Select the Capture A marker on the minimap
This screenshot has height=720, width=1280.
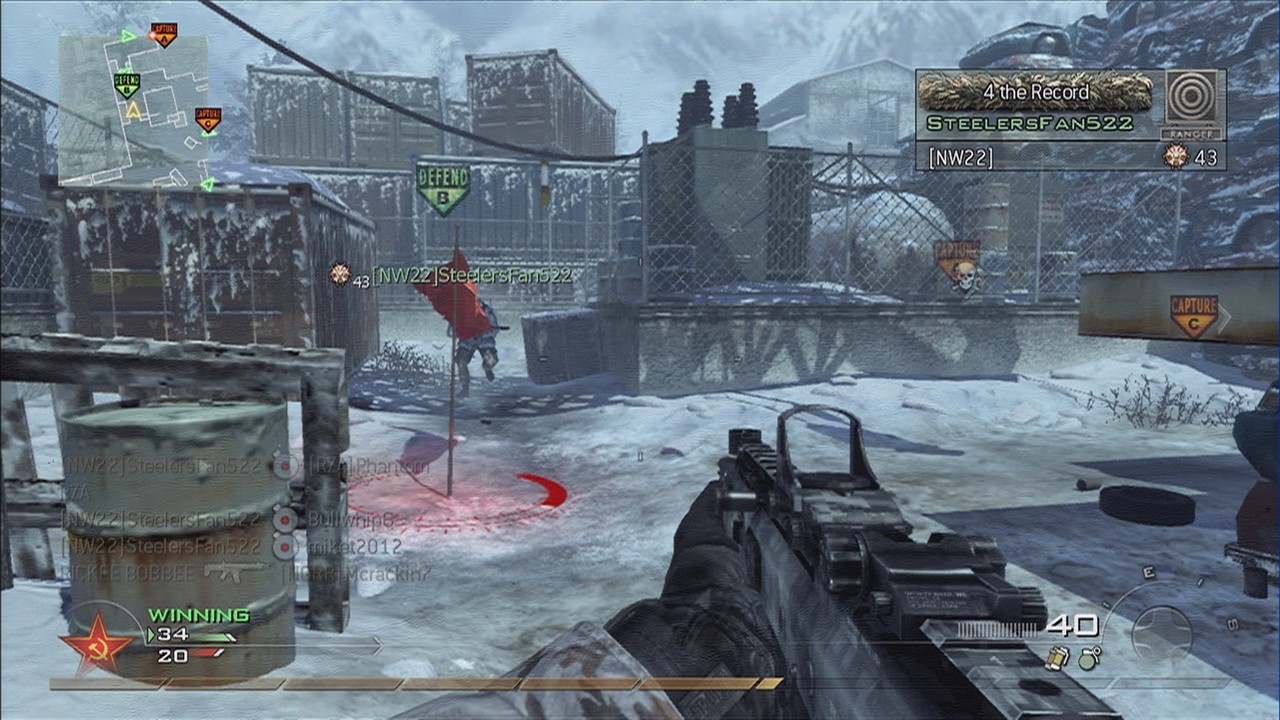163,35
